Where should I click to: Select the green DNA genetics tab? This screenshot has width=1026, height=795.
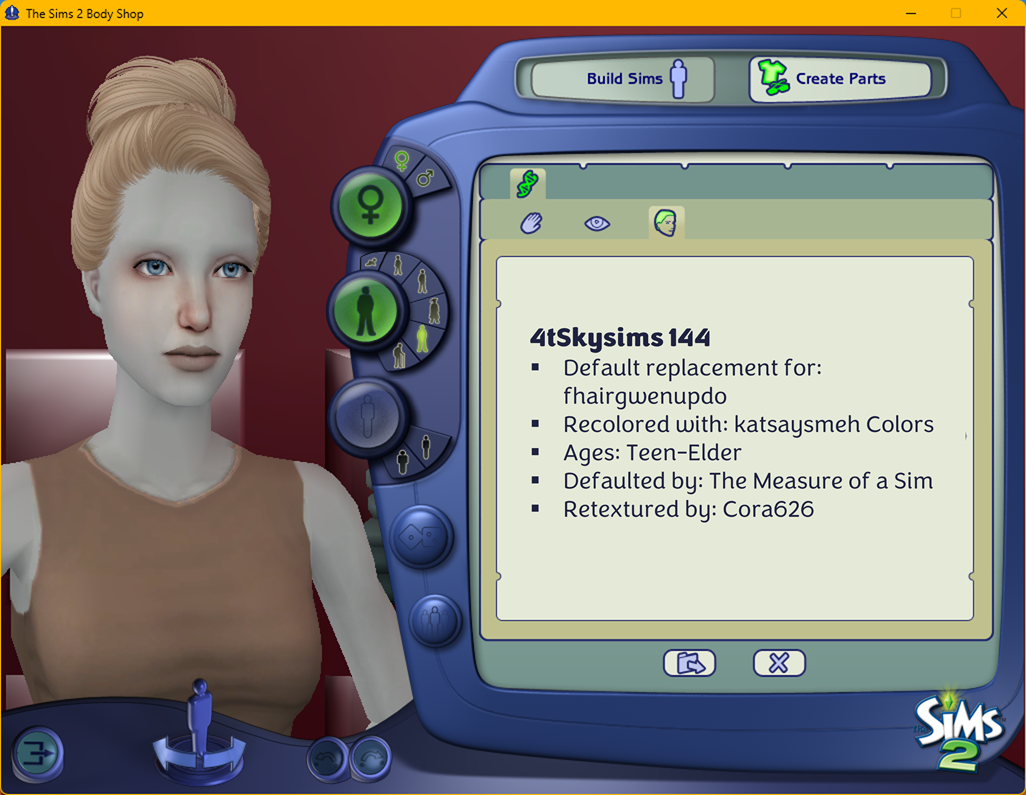[x=527, y=184]
